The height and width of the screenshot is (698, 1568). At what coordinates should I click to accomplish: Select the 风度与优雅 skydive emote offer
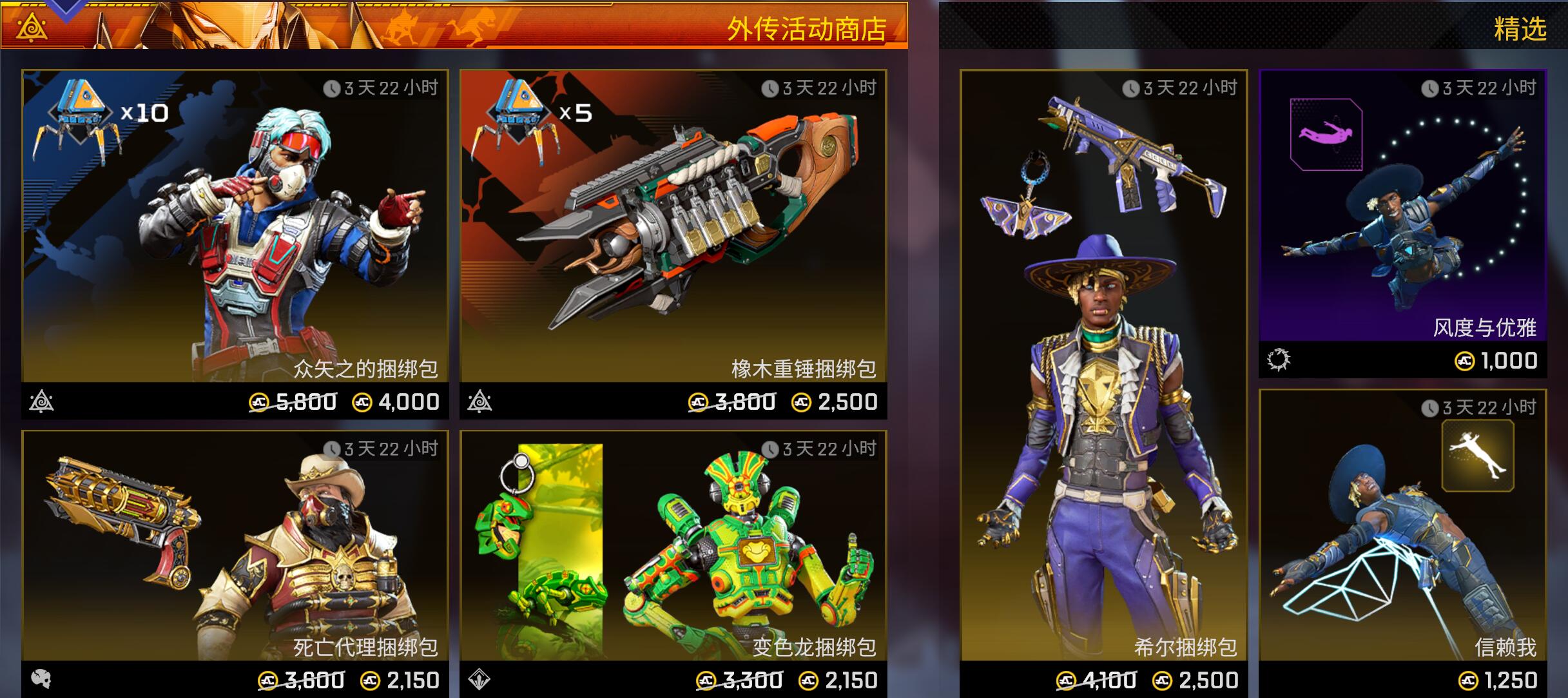1402,223
